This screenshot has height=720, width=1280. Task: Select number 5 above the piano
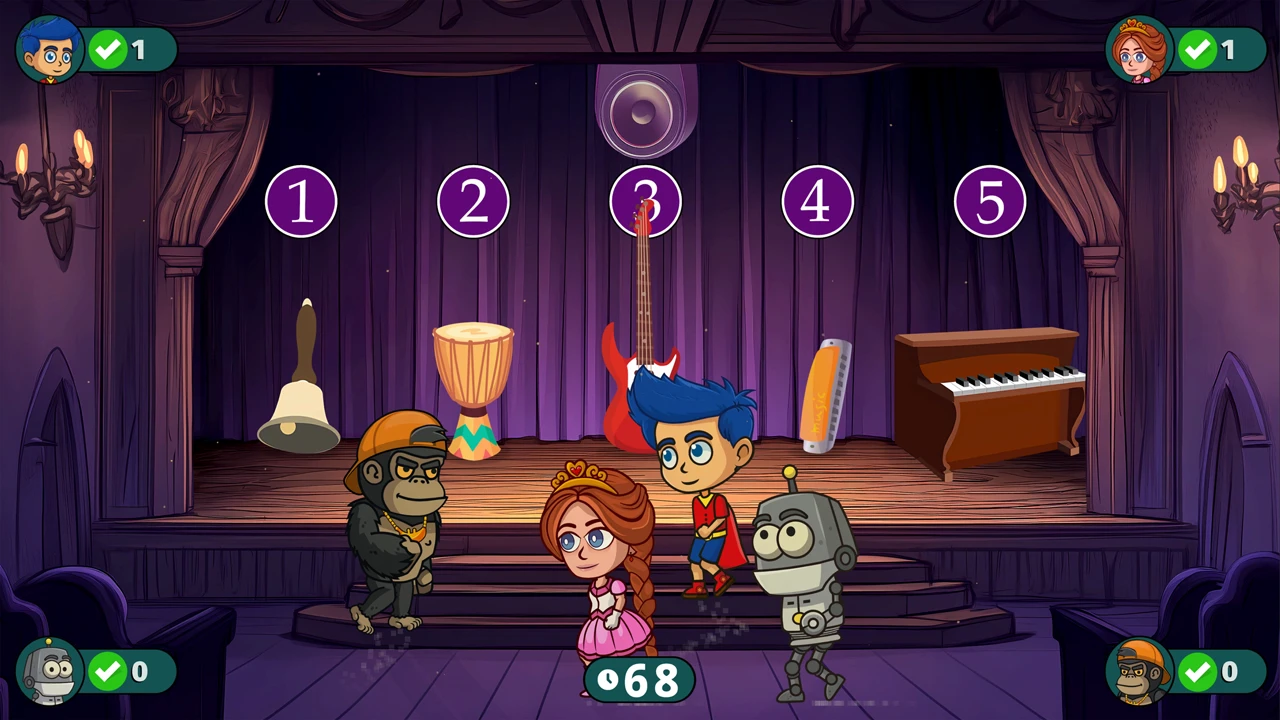tap(989, 202)
